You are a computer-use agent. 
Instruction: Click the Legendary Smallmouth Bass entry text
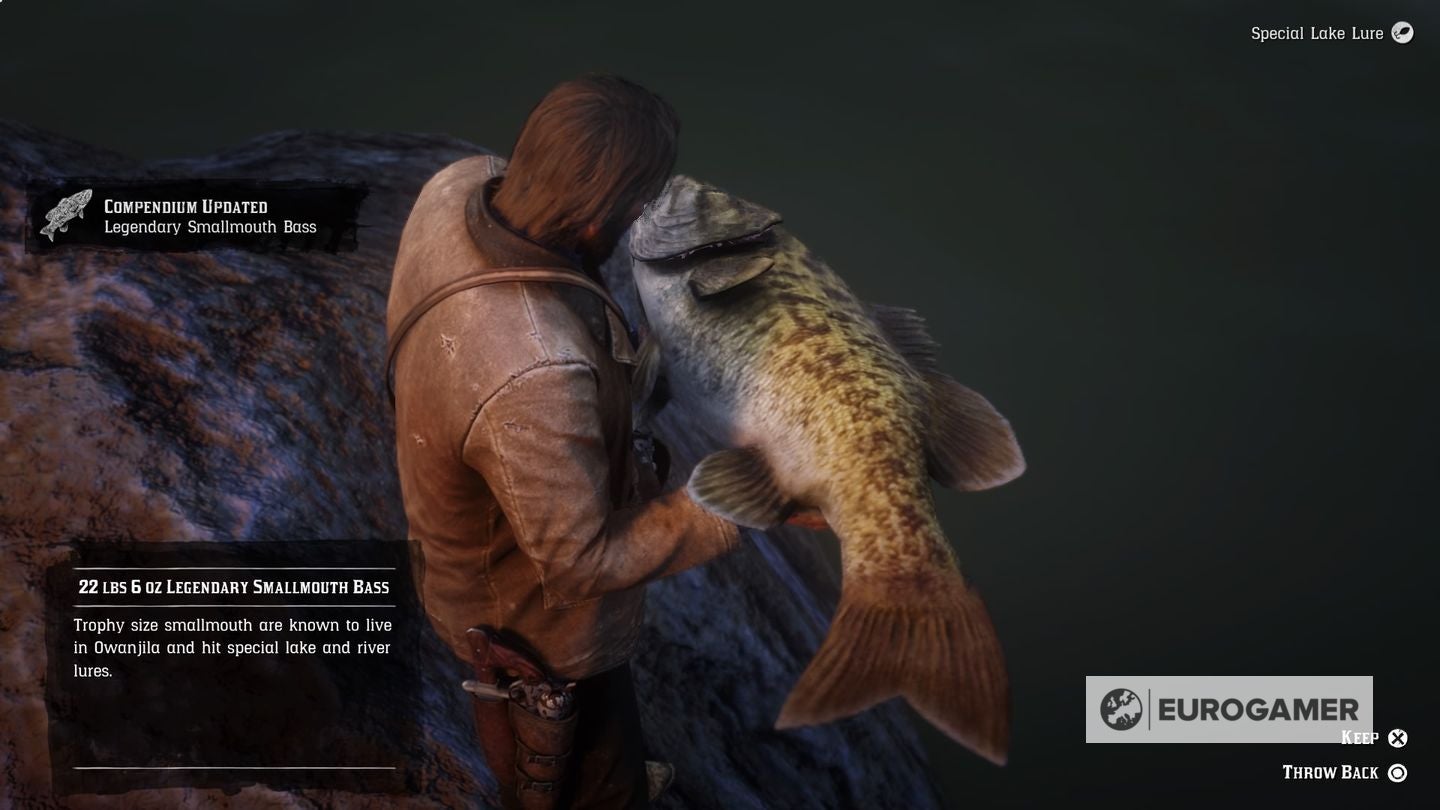click(208, 227)
